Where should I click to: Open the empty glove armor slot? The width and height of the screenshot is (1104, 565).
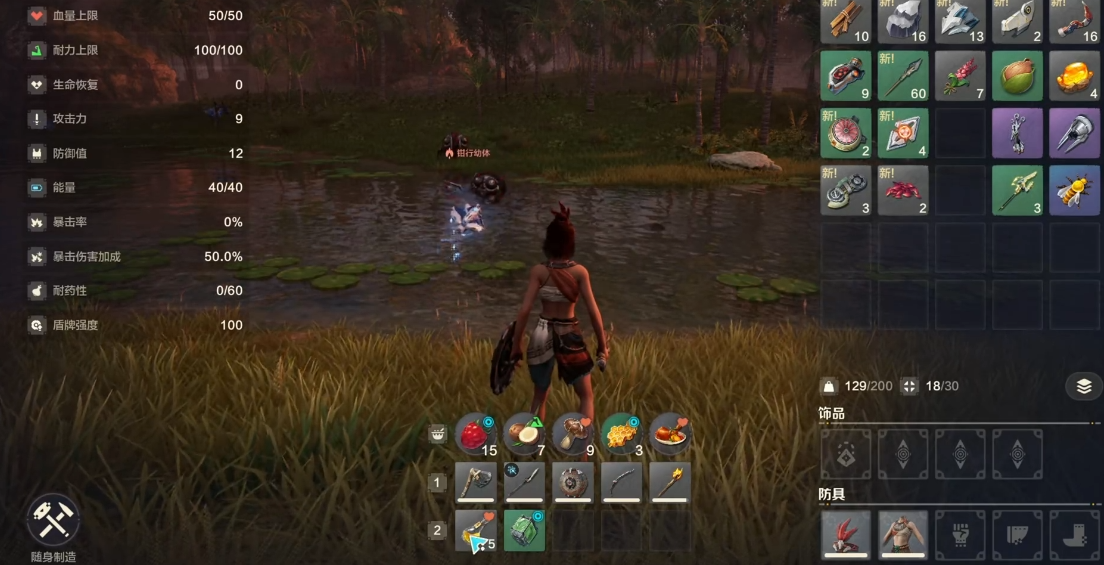[960, 535]
